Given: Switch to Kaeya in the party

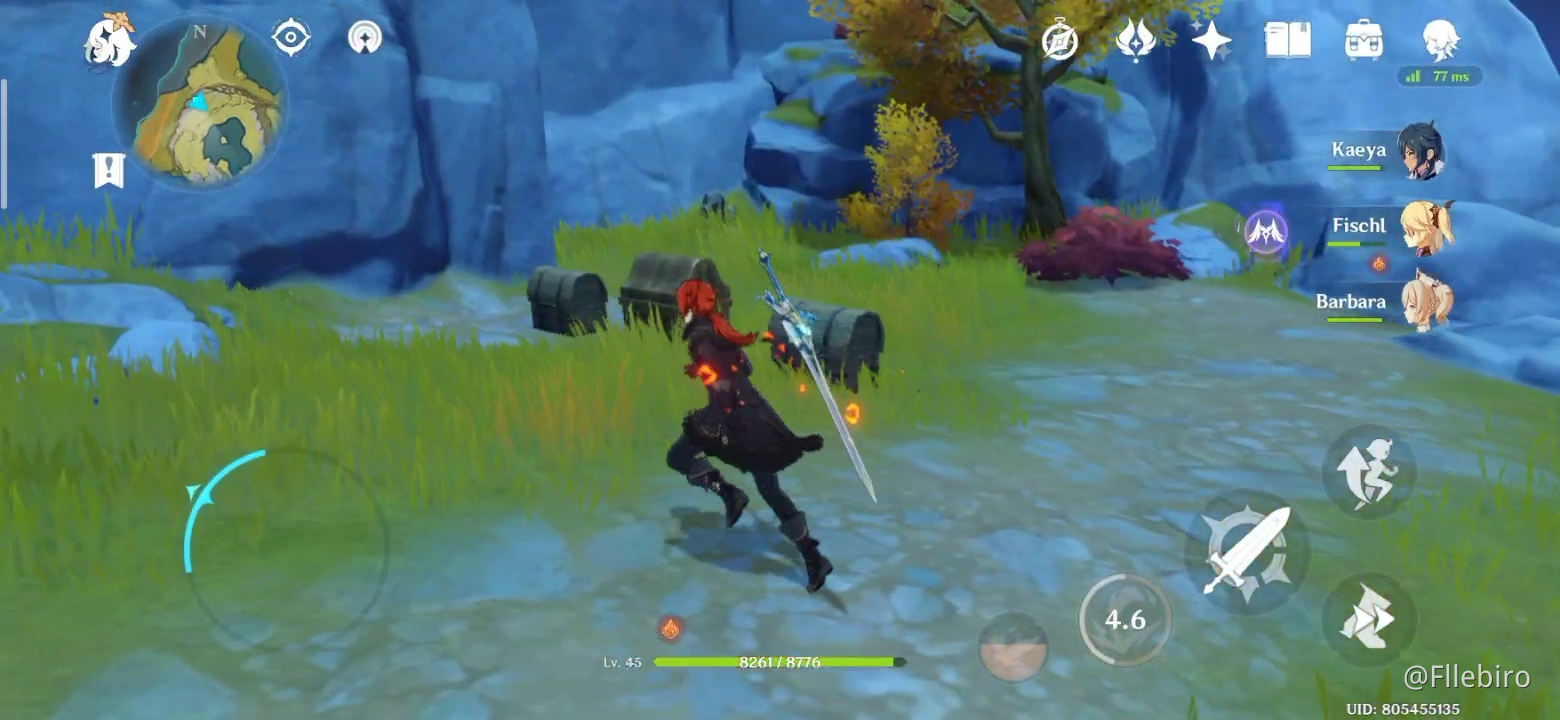Looking at the screenshot, I should point(1419,151).
